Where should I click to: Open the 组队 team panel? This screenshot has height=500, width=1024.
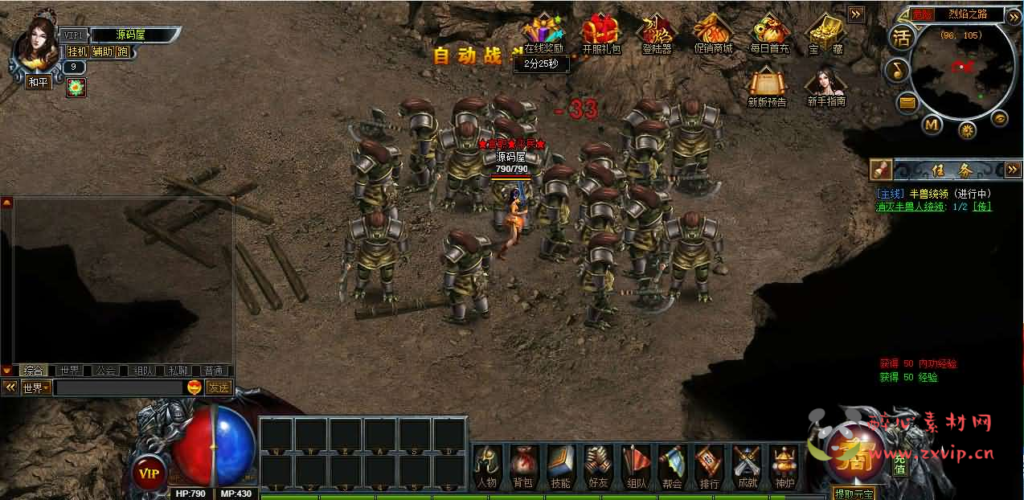635,463
